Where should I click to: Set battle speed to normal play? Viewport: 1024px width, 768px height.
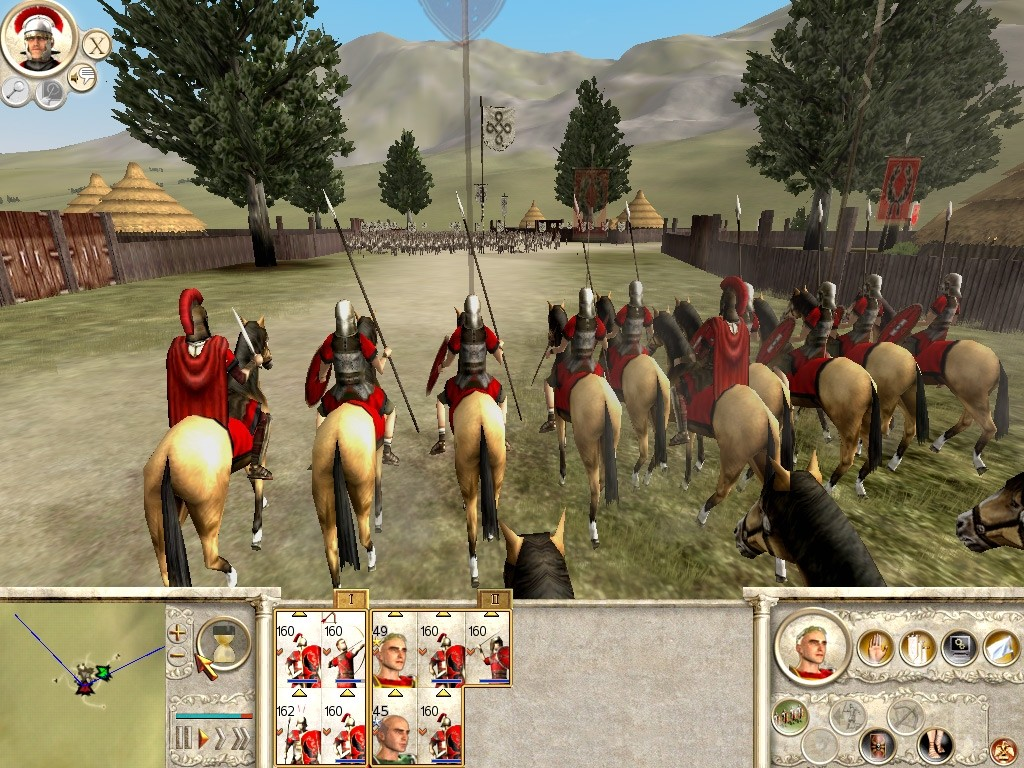(x=203, y=739)
